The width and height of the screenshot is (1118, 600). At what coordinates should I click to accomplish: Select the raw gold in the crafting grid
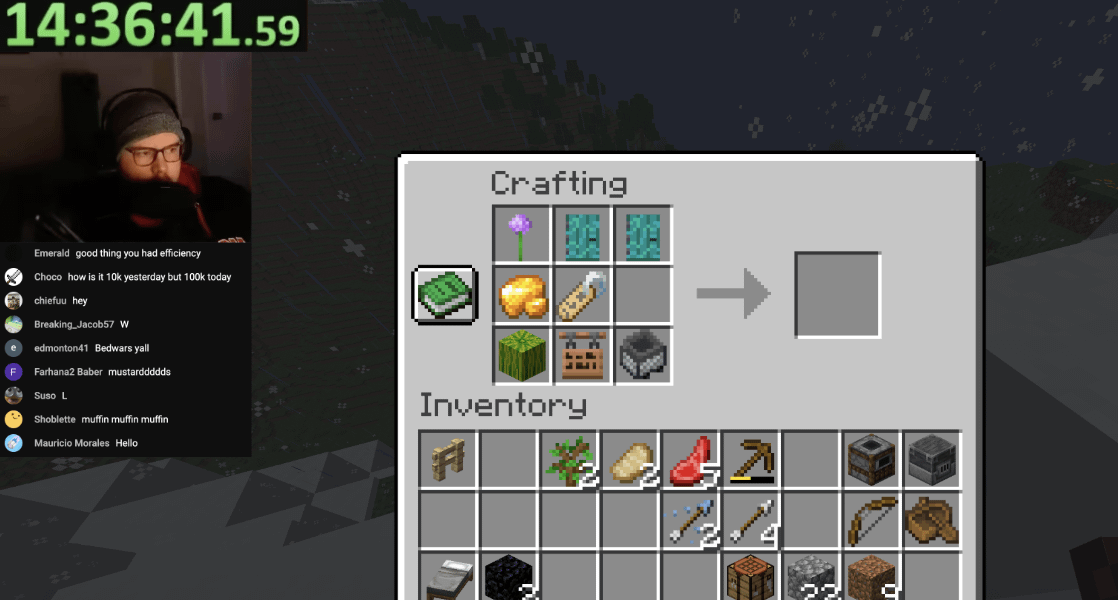[x=522, y=296]
